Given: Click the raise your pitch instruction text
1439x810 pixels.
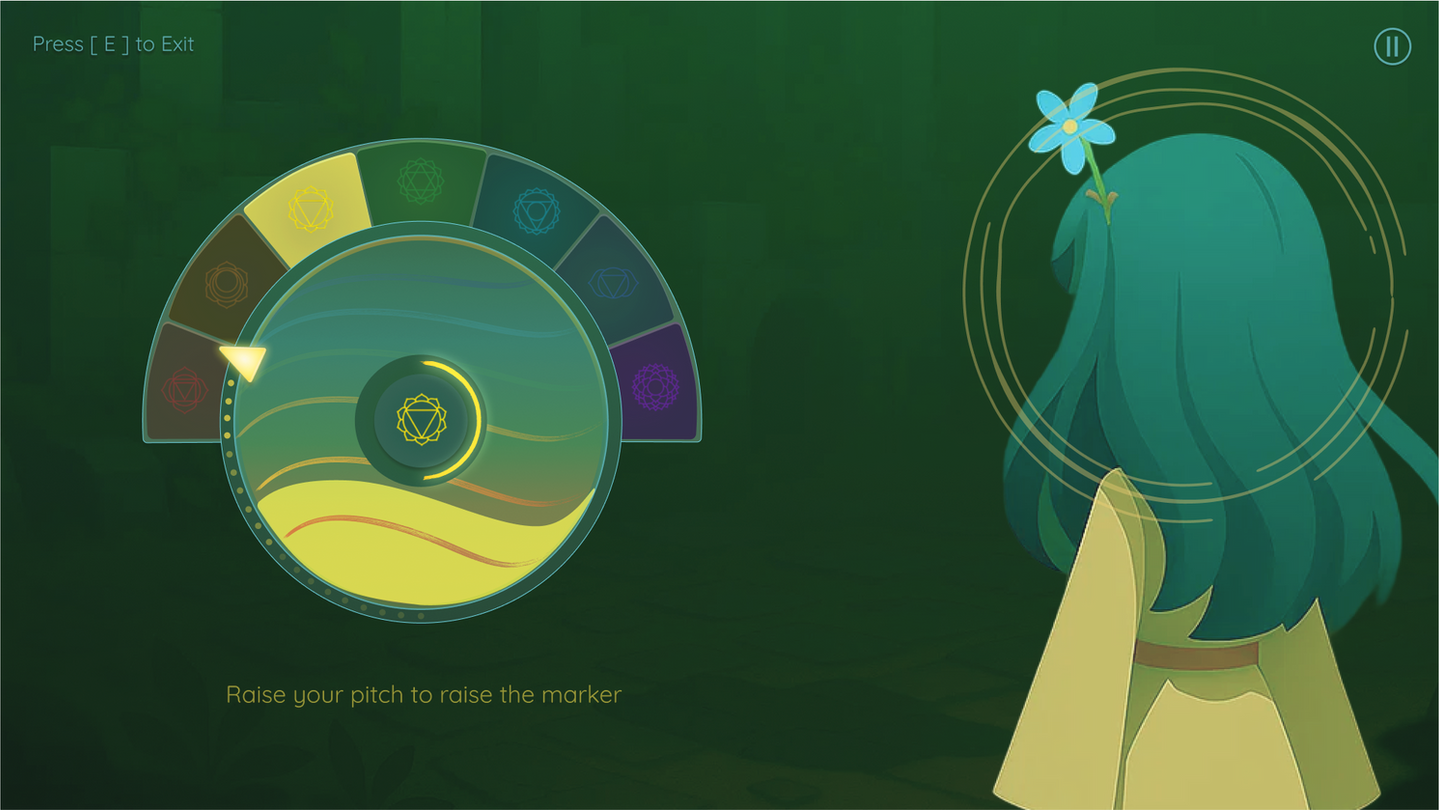Looking at the screenshot, I should coord(424,694).
